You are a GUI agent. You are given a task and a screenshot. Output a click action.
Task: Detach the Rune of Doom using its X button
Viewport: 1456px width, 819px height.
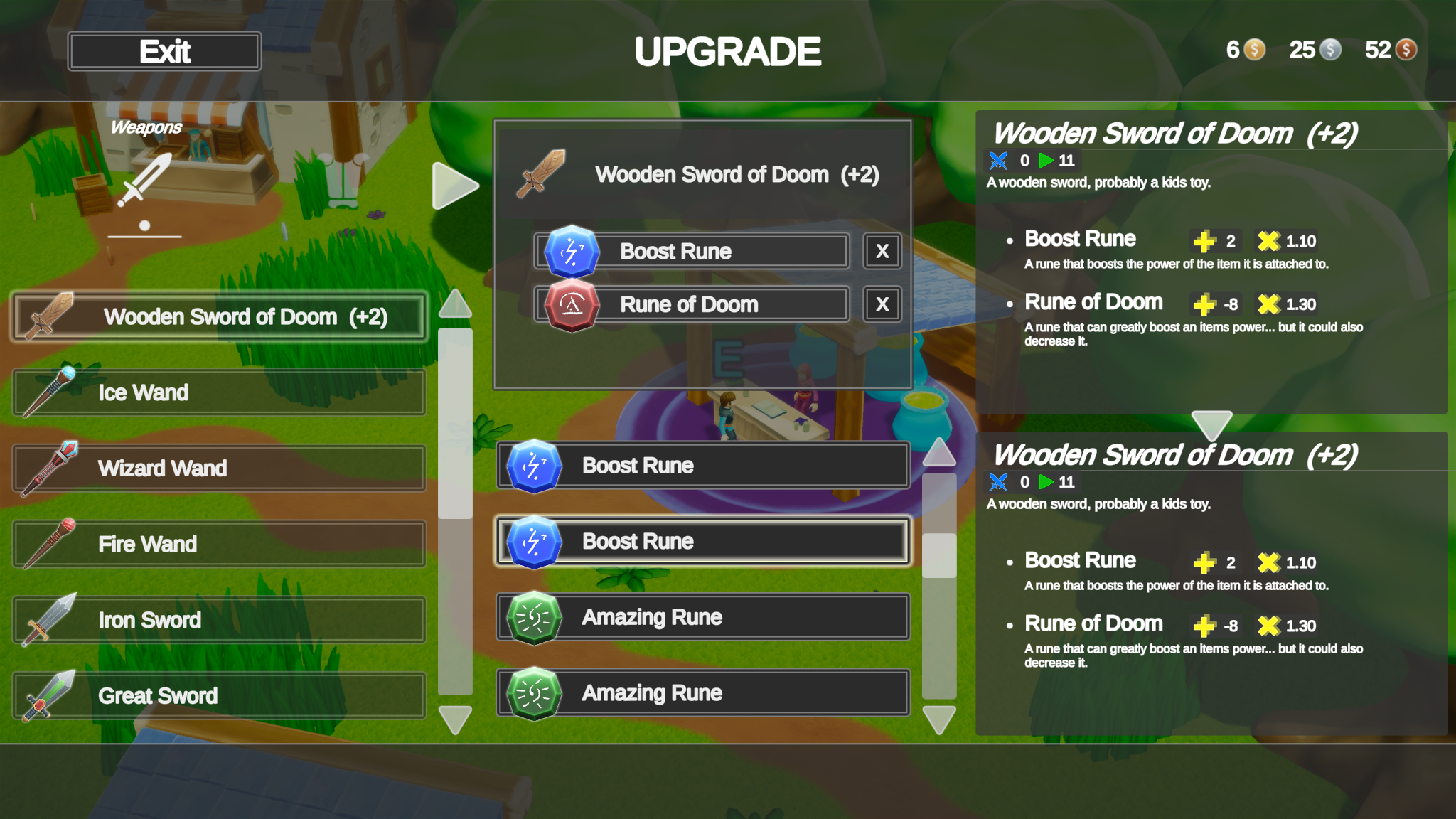coord(881,304)
